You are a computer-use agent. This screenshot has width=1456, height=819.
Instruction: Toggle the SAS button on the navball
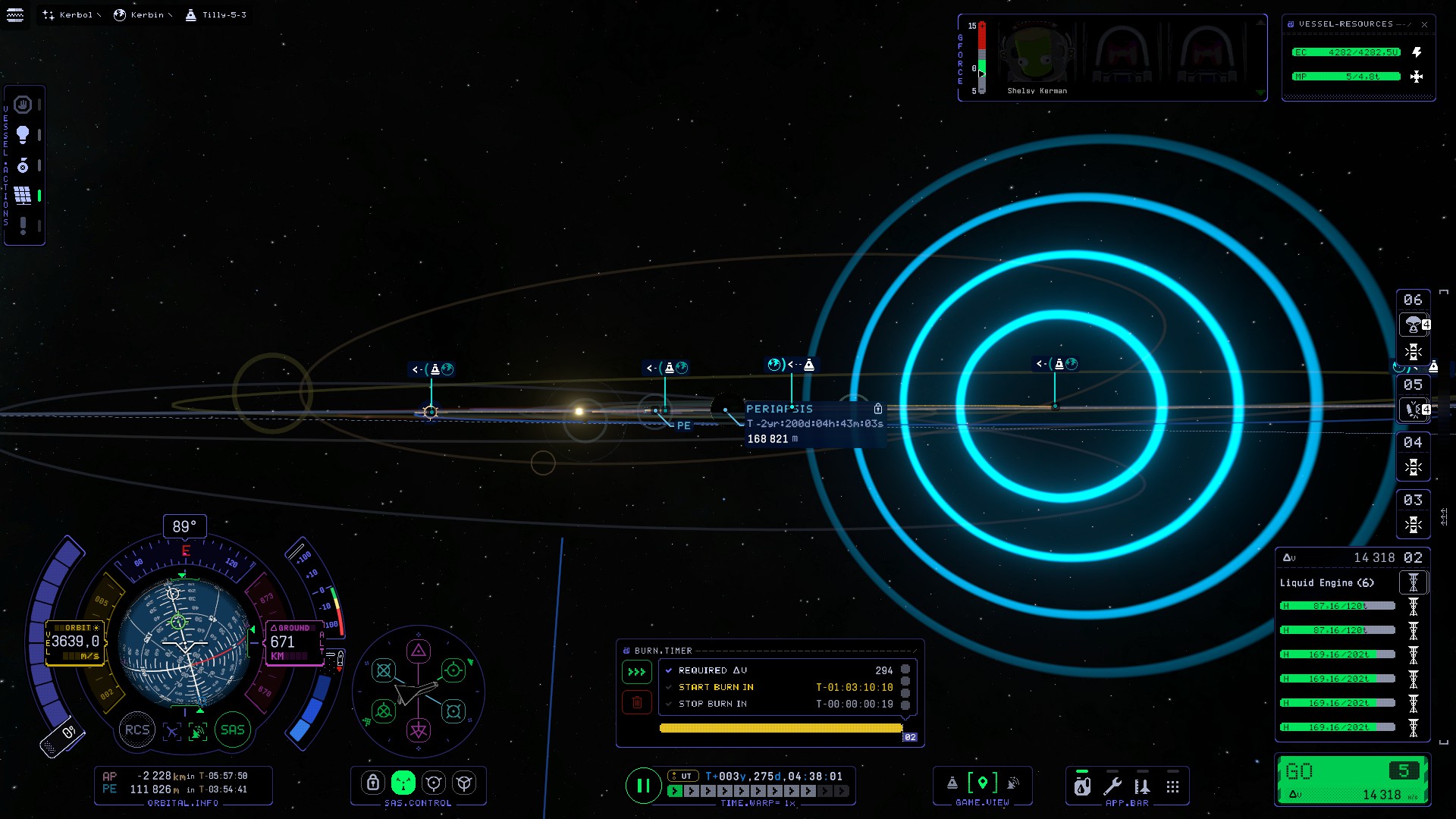click(232, 730)
